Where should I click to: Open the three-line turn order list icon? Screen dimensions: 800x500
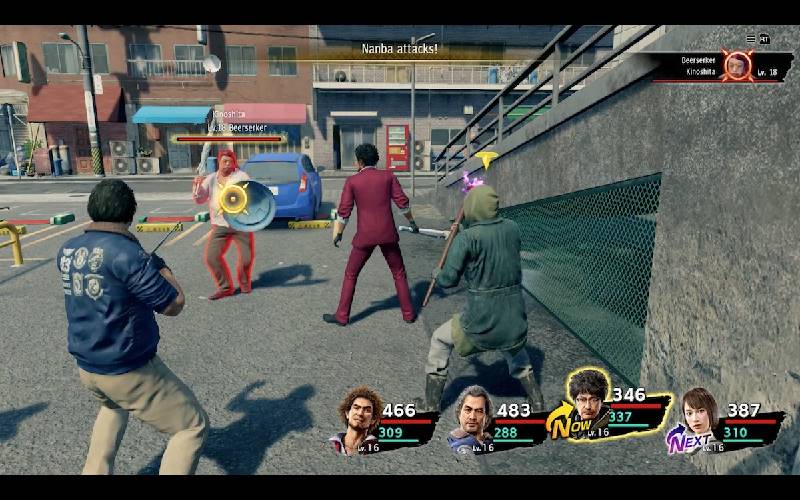tap(751, 39)
